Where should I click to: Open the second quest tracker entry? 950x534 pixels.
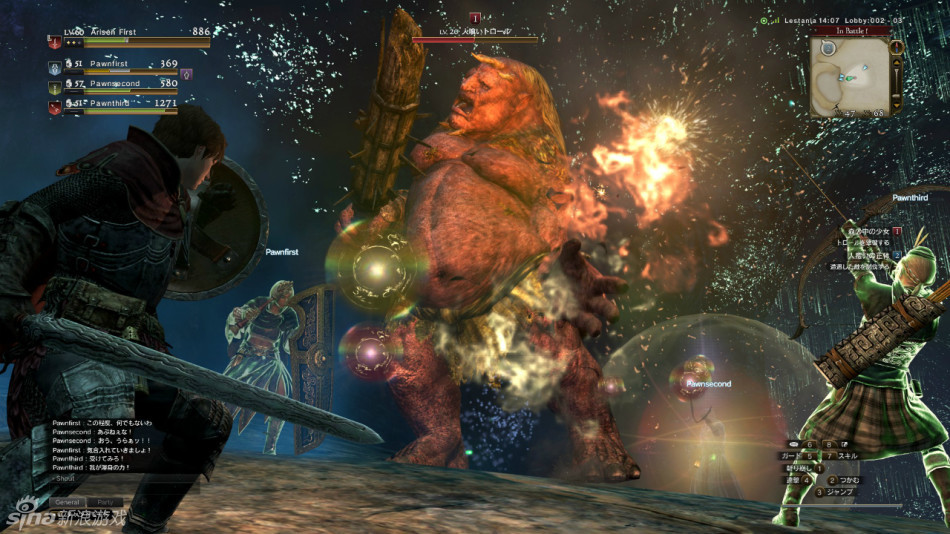tap(867, 256)
